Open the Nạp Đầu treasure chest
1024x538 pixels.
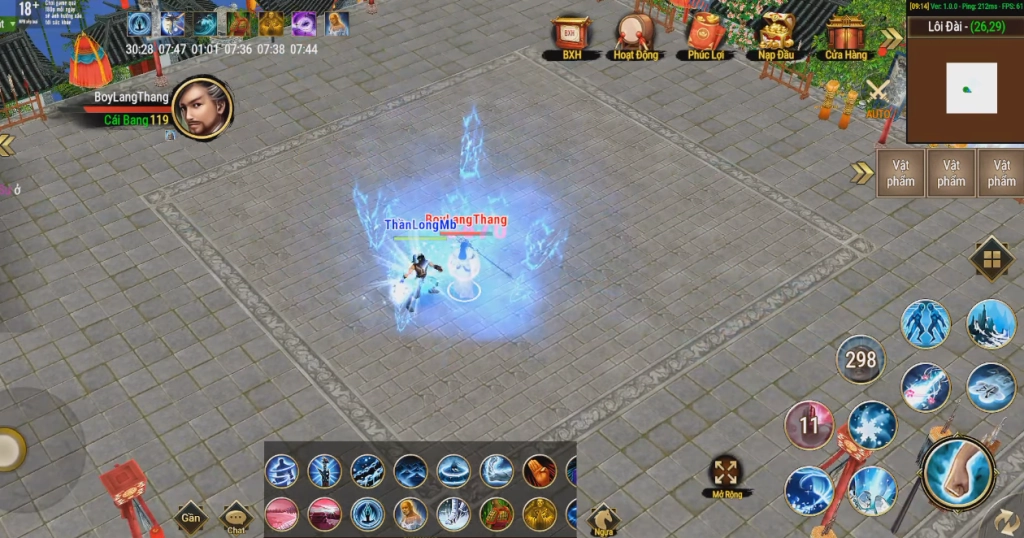point(775,34)
